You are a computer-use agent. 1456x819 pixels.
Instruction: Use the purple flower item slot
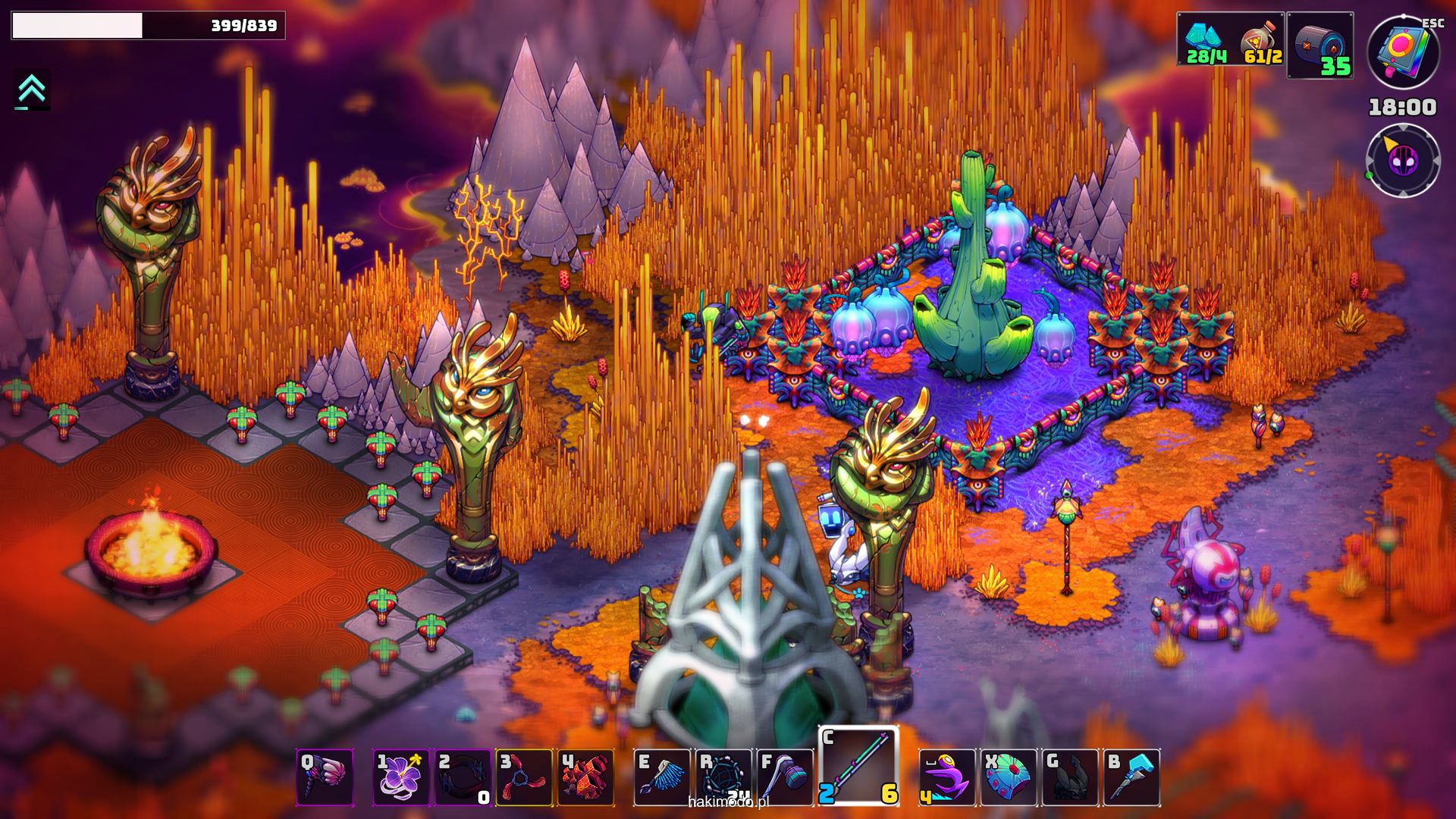click(x=402, y=777)
